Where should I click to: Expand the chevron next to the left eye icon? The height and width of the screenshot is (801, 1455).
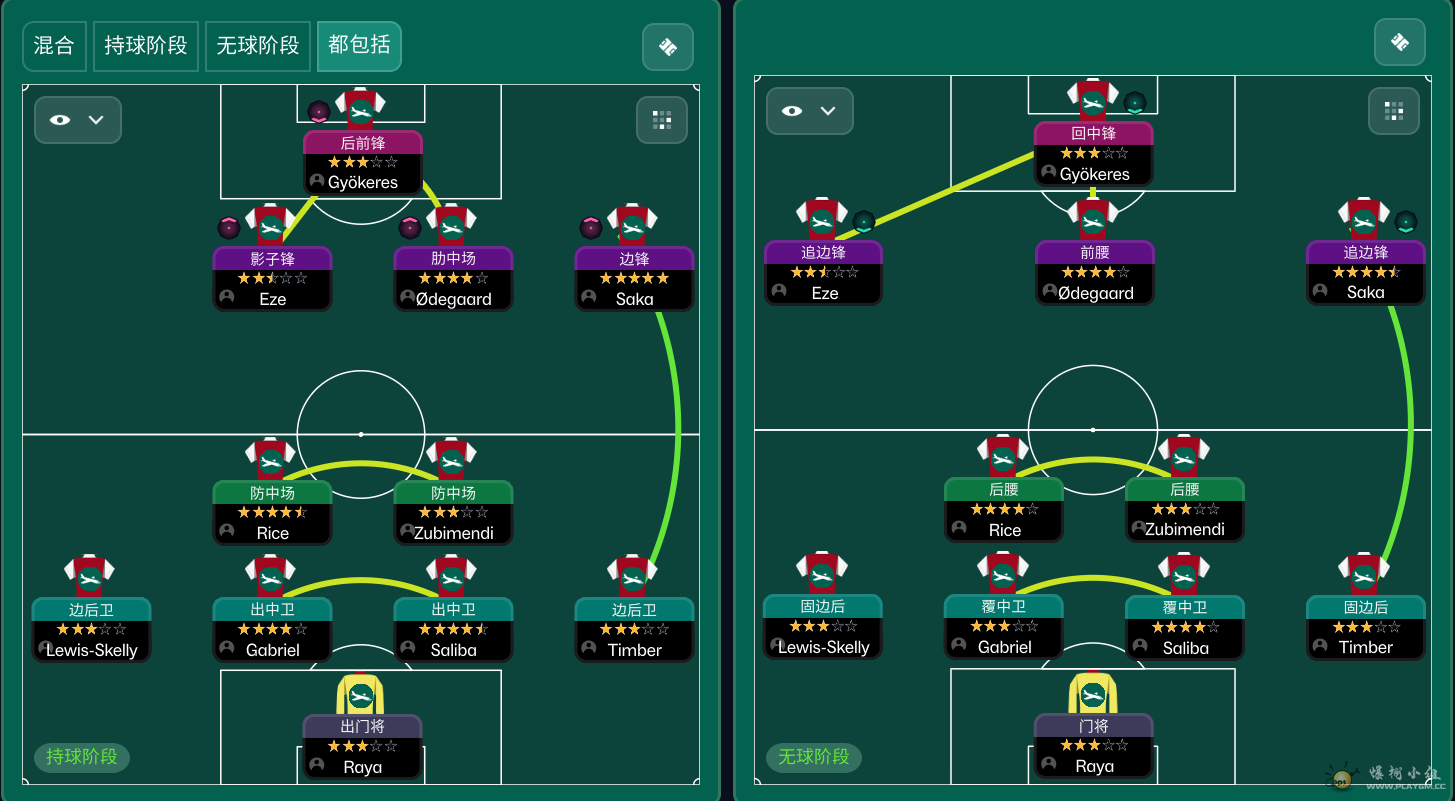click(95, 120)
